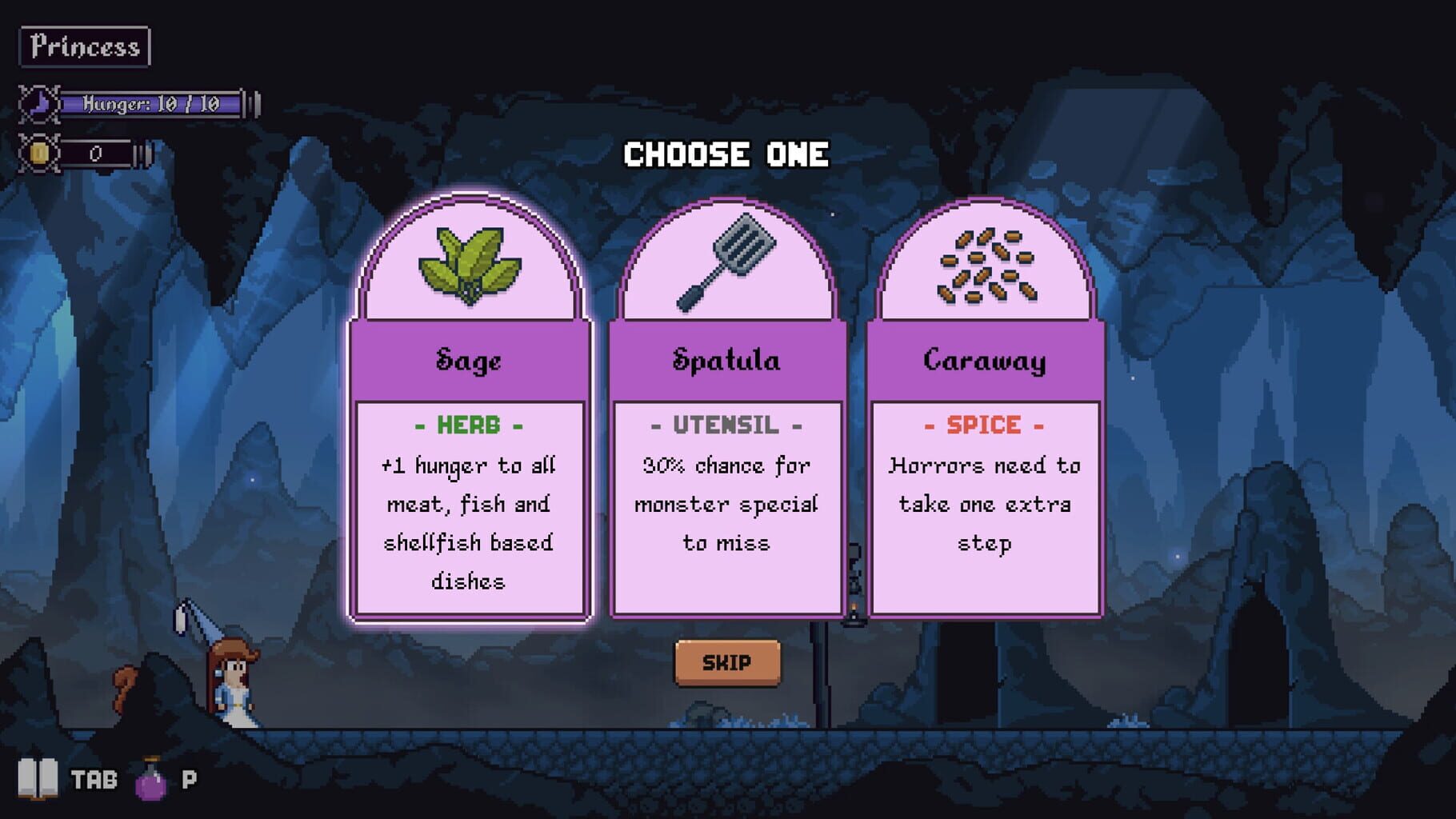Click the sage leaves icon on the Sage card

[469, 268]
